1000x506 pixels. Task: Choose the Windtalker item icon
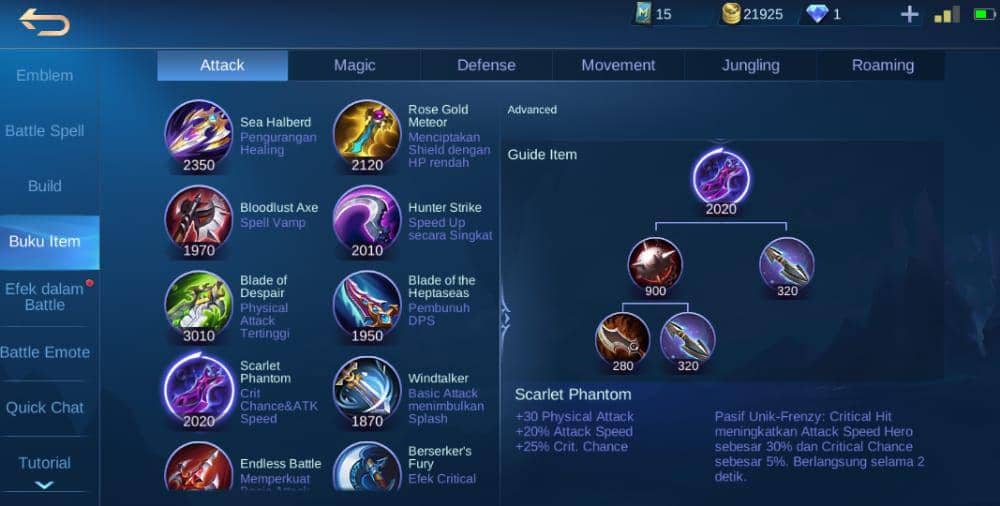(366, 388)
